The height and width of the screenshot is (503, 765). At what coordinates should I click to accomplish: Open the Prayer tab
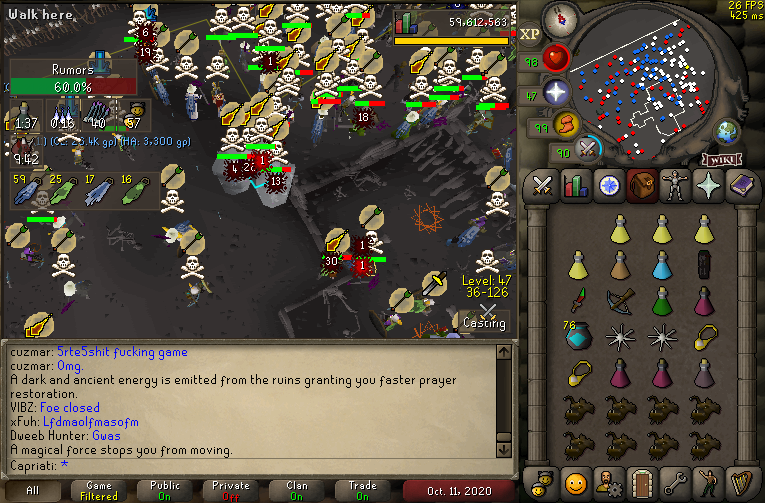tap(707, 186)
